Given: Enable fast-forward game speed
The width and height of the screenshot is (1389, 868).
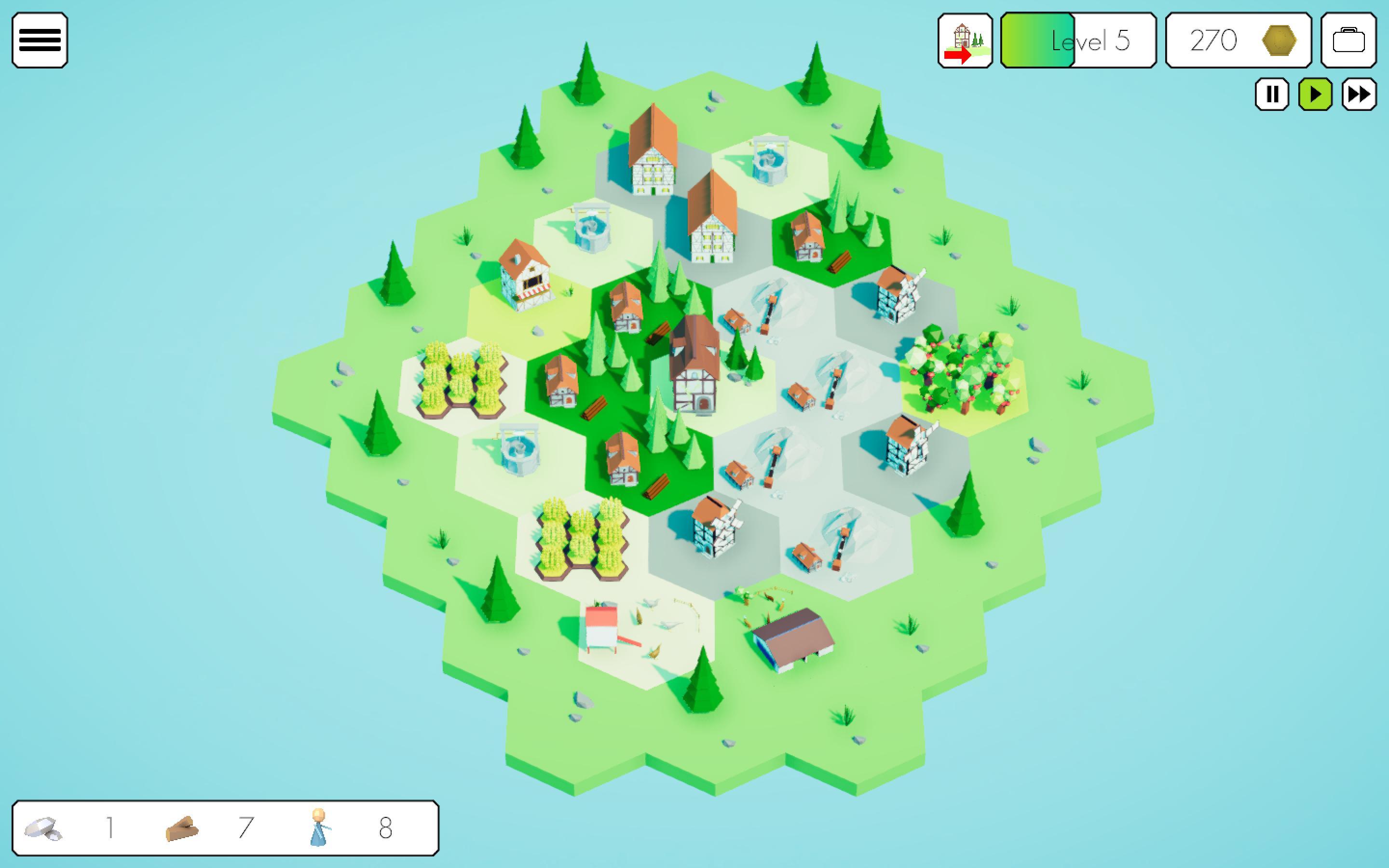Looking at the screenshot, I should coord(1359,95).
